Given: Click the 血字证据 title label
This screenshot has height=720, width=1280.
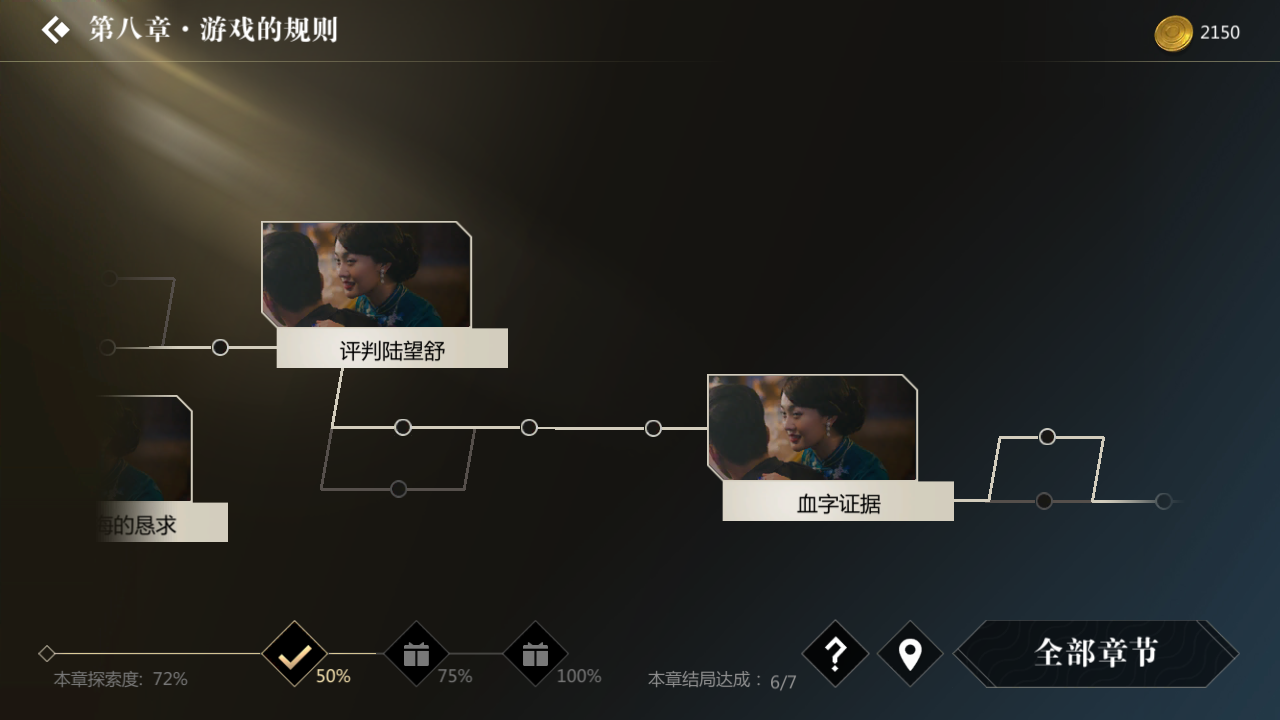Looking at the screenshot, I should [838, 502].
